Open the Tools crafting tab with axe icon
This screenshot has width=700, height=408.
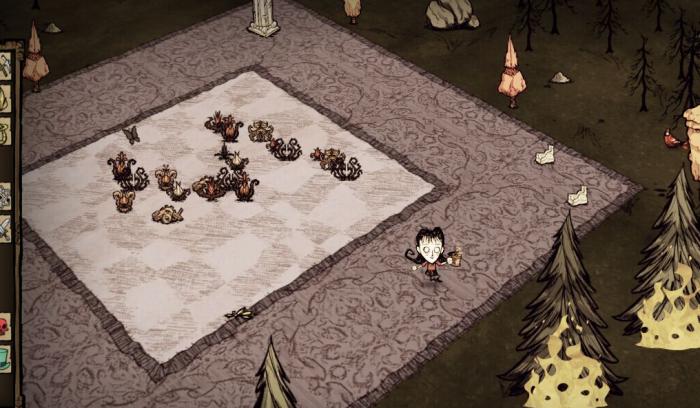click(x=4, y=66)
